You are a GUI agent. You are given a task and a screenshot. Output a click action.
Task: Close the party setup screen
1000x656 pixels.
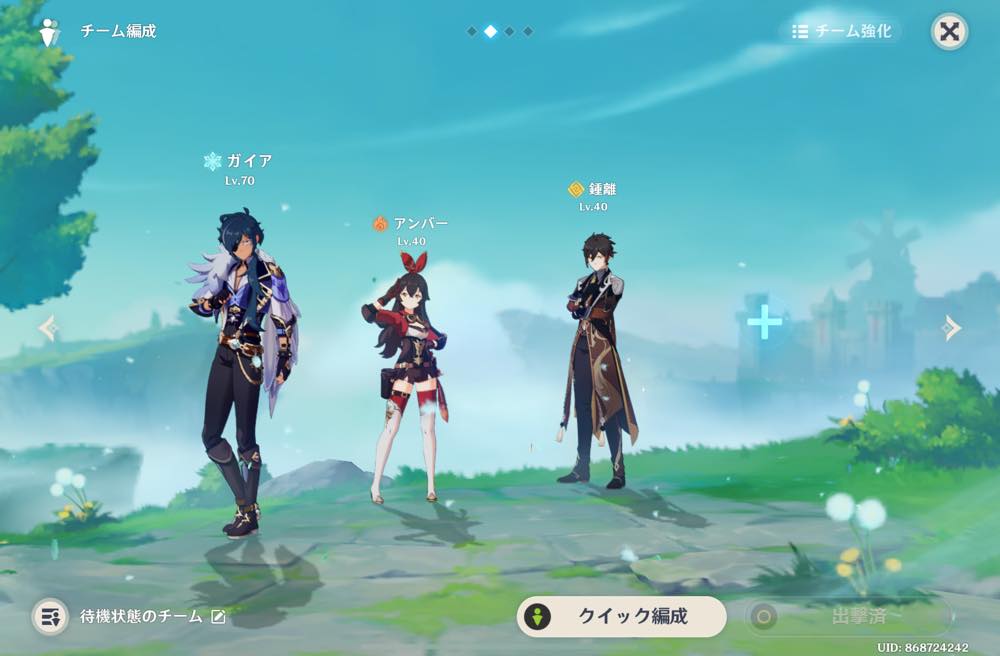coord(949,31)
